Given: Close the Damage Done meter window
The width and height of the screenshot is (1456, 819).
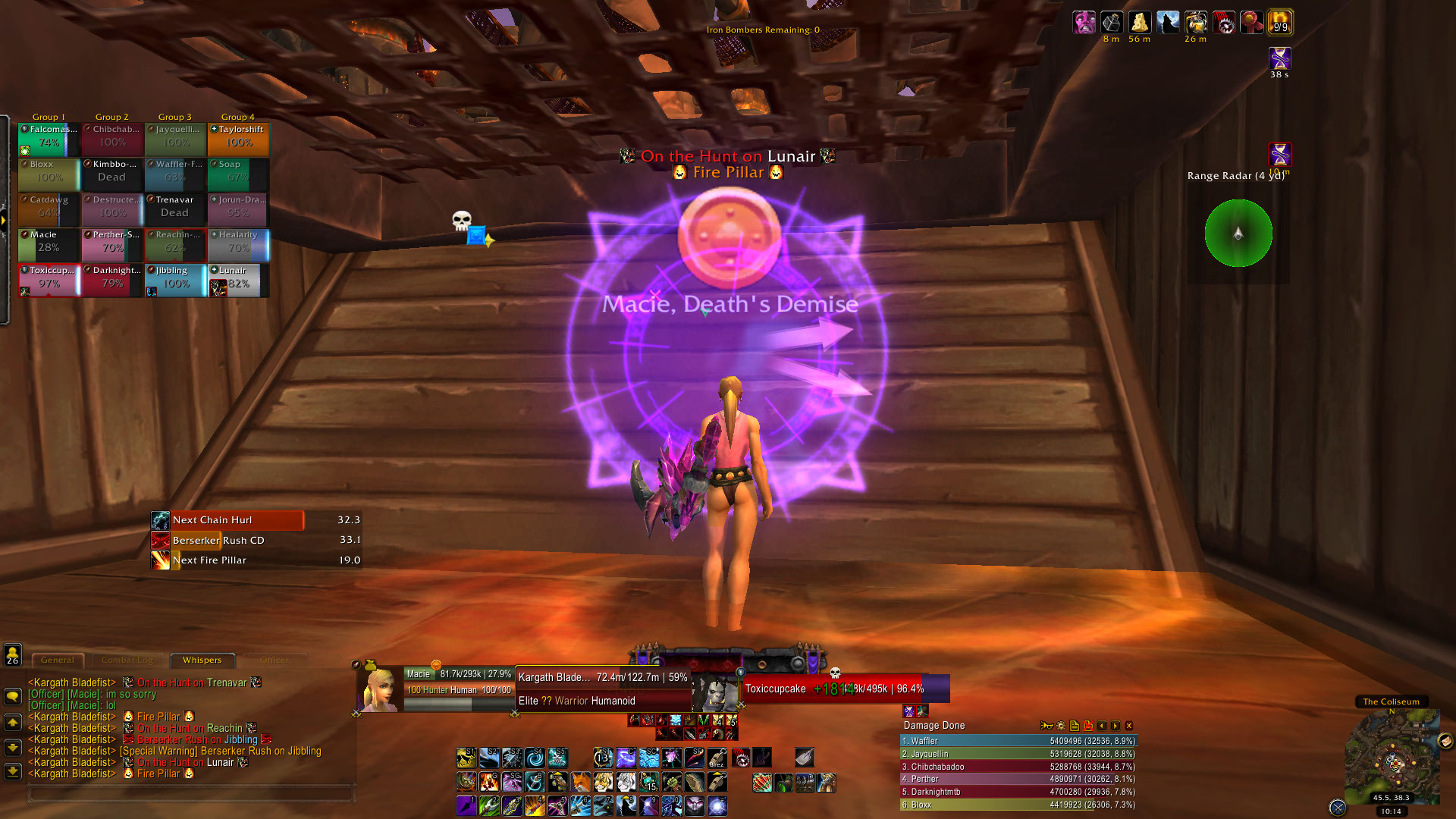Looking at the screenshot, I should click(1128, 726).
